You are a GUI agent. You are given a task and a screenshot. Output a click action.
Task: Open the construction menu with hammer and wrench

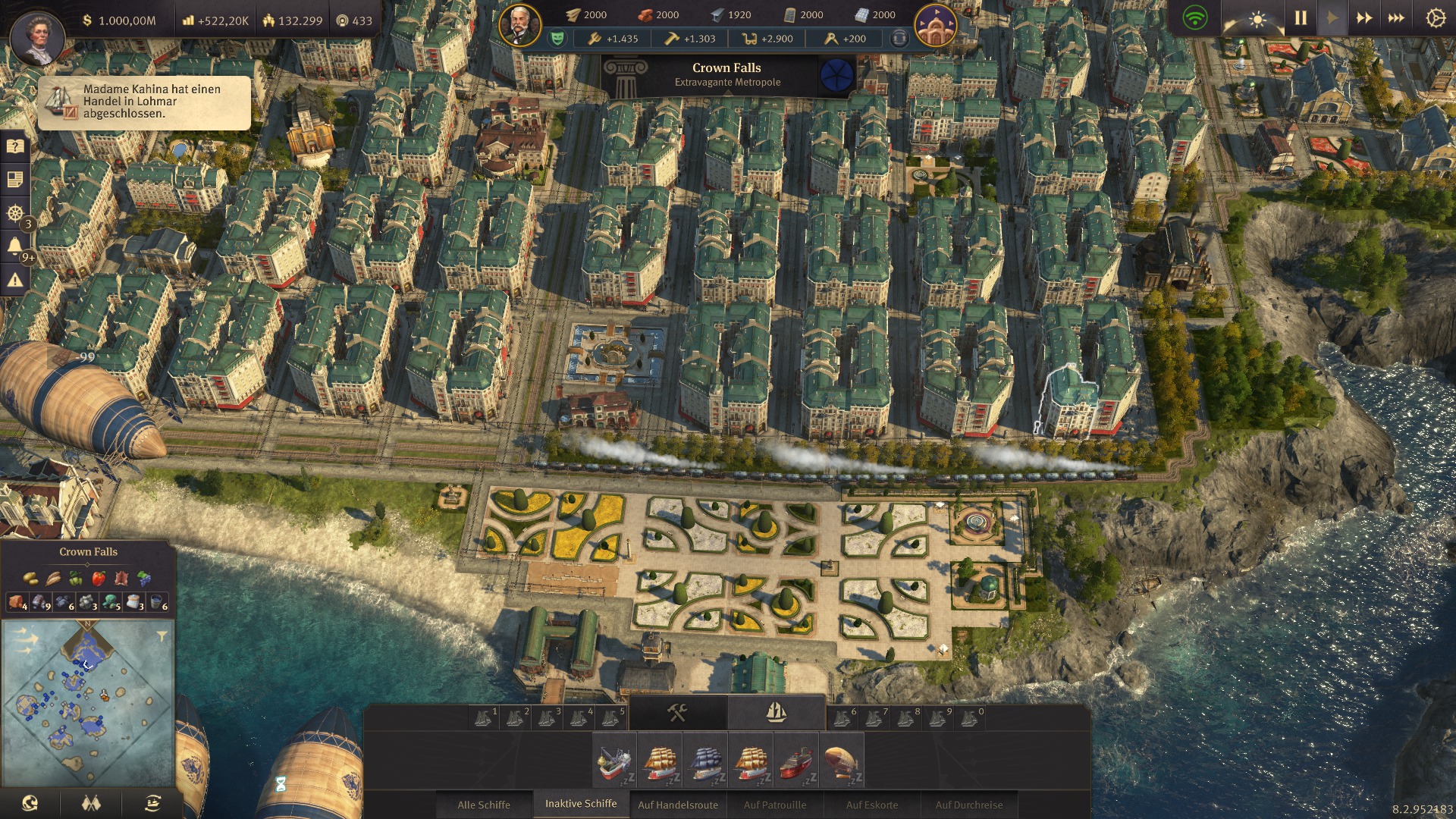tap(677, 713)
